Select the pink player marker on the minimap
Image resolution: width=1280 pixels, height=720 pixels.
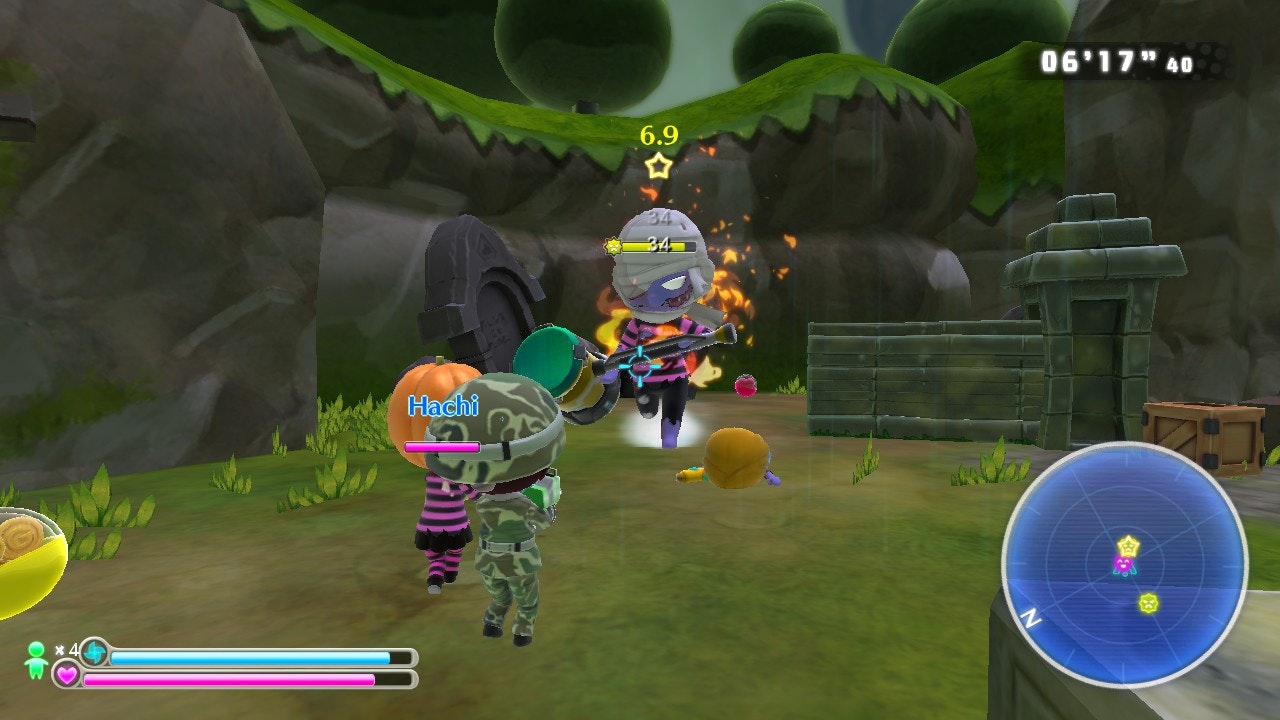coord(1124,565)
